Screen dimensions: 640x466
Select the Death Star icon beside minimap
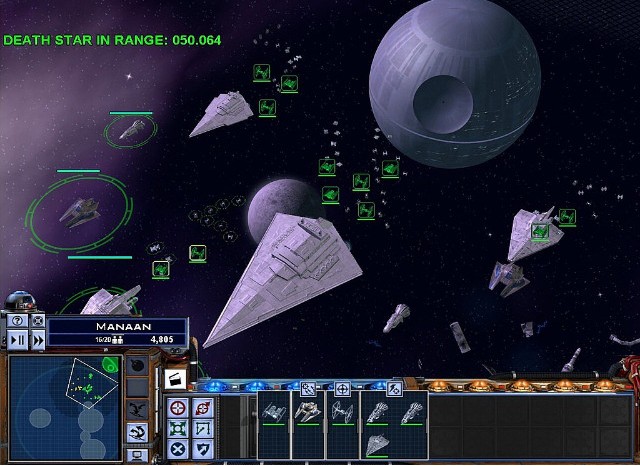tap(137, 366)
